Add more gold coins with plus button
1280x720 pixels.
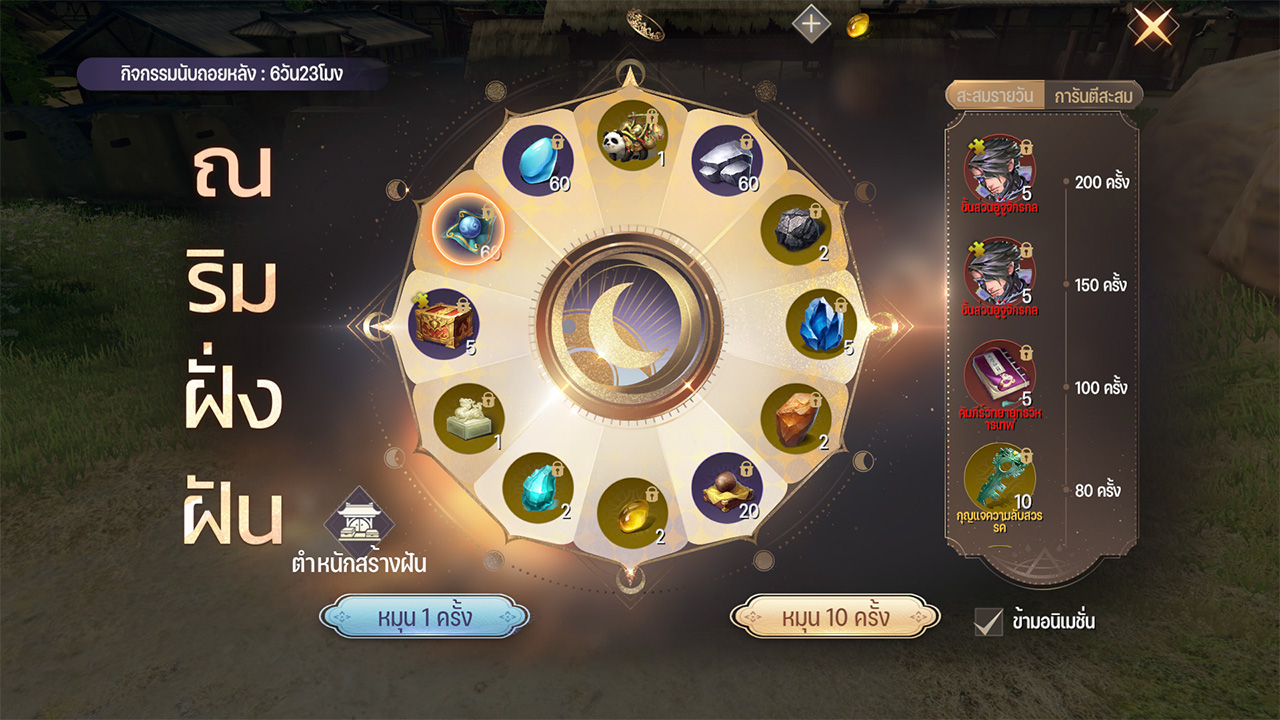812,24
